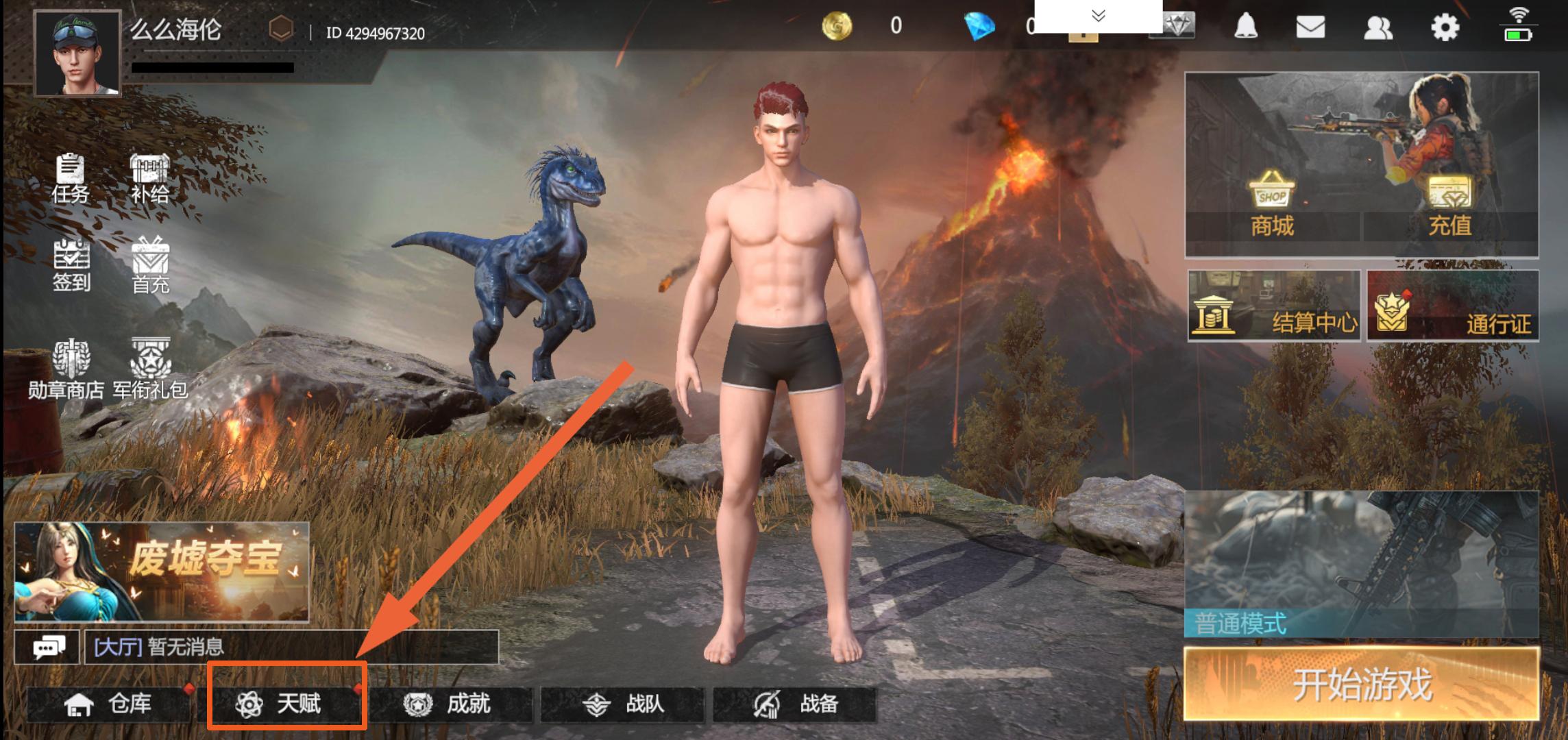1568x740 pixels.
Task: Open the 仓库 warehouse
Action: pyautogui.click(x=108, y=704)
